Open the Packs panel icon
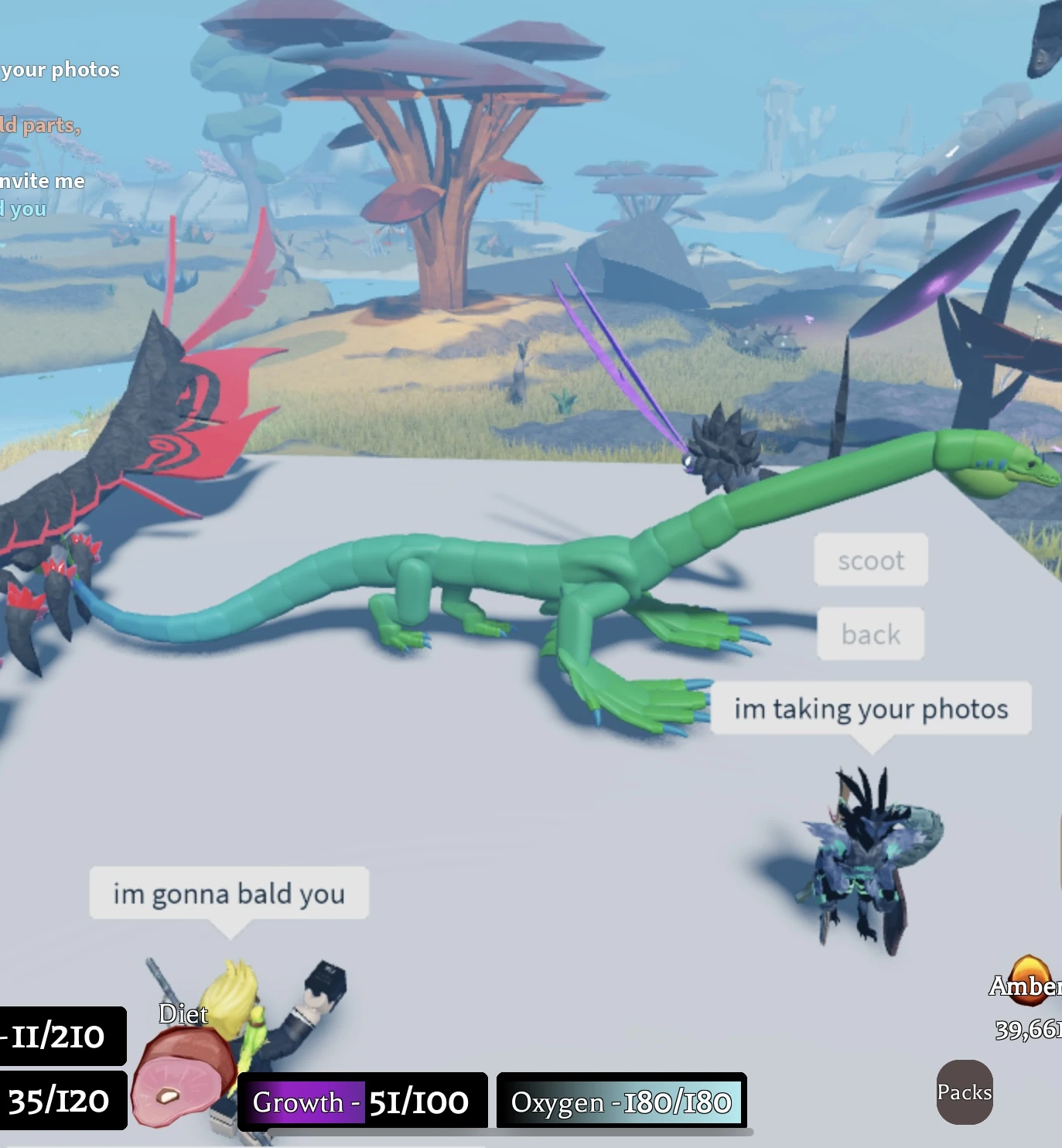The width and height of the screenshot is (1062, 1148). (965, 1093)
